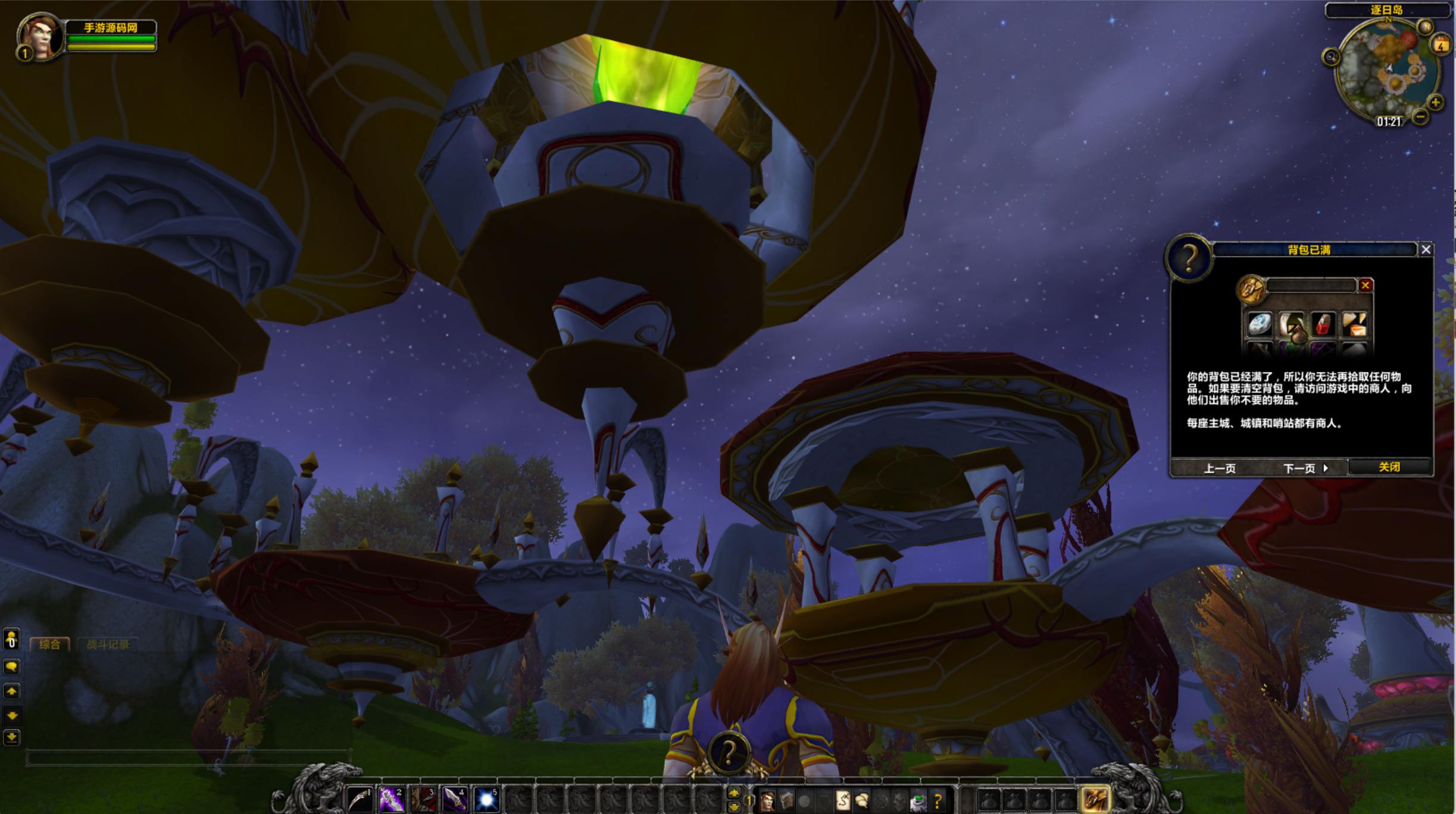
Task: Click the round question-mark tutorial alert
Action: [x=729, y=754]
